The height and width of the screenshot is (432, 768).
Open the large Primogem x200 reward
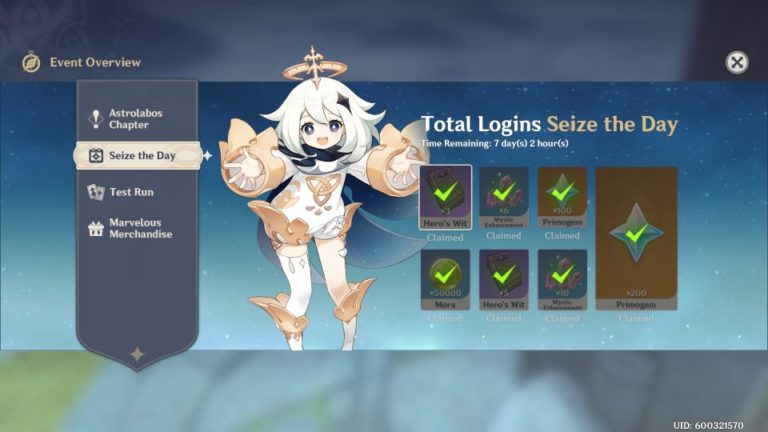click(x=635, y=238)
